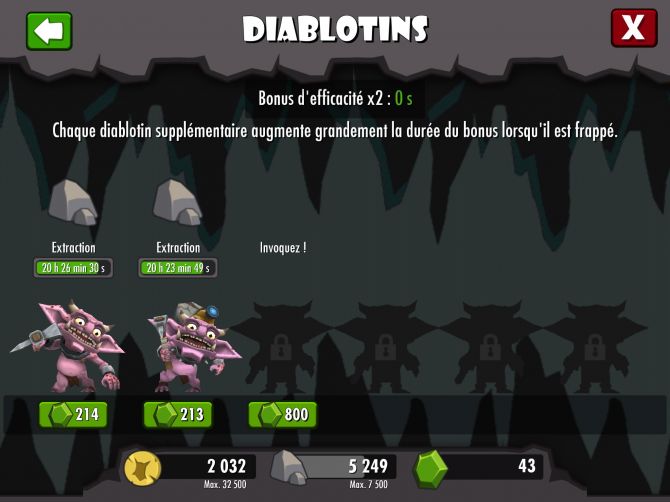The image size is (670, 502).
Task: Summon a new imp for 800 gems
Action: click(x=283, y=414)
